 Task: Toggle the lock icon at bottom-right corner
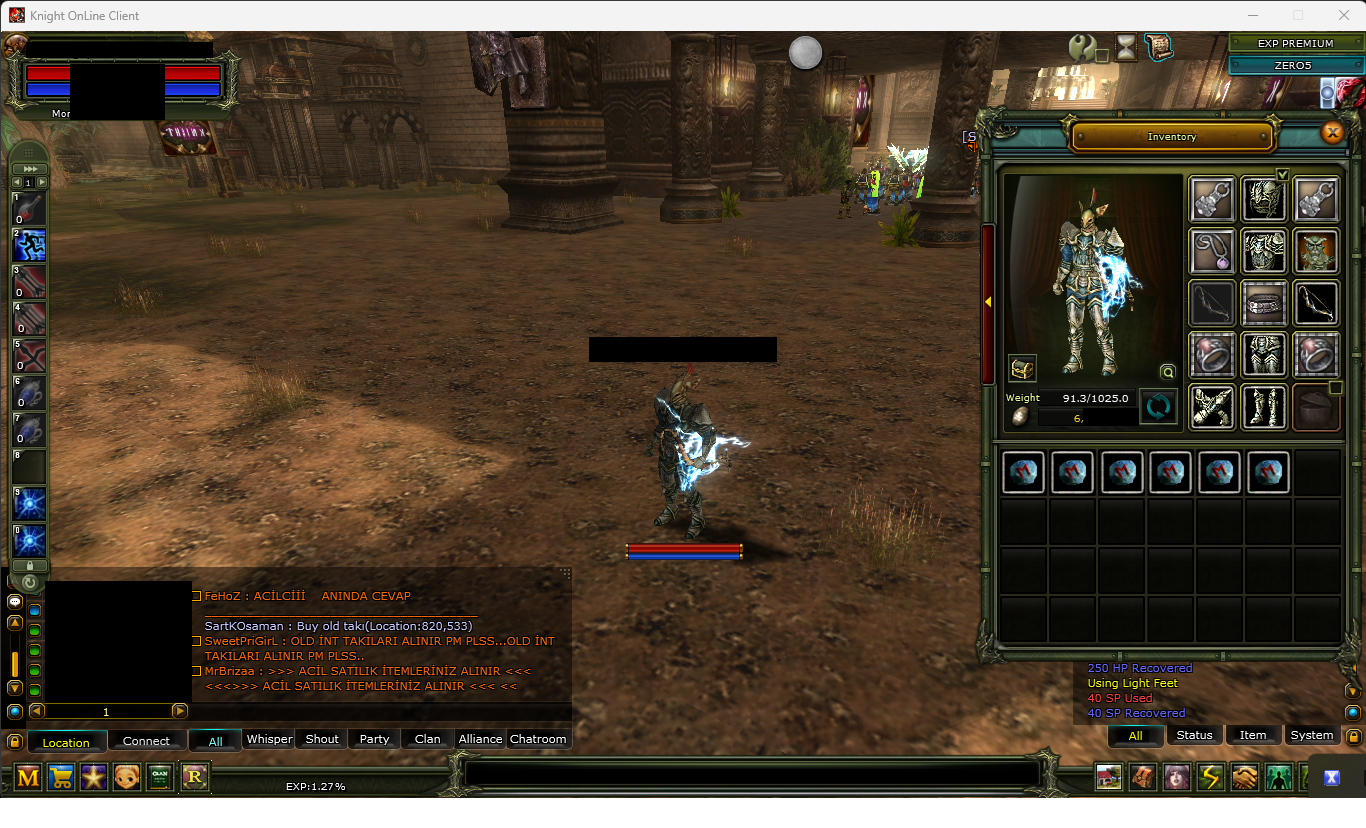[x=1352, y=735]
